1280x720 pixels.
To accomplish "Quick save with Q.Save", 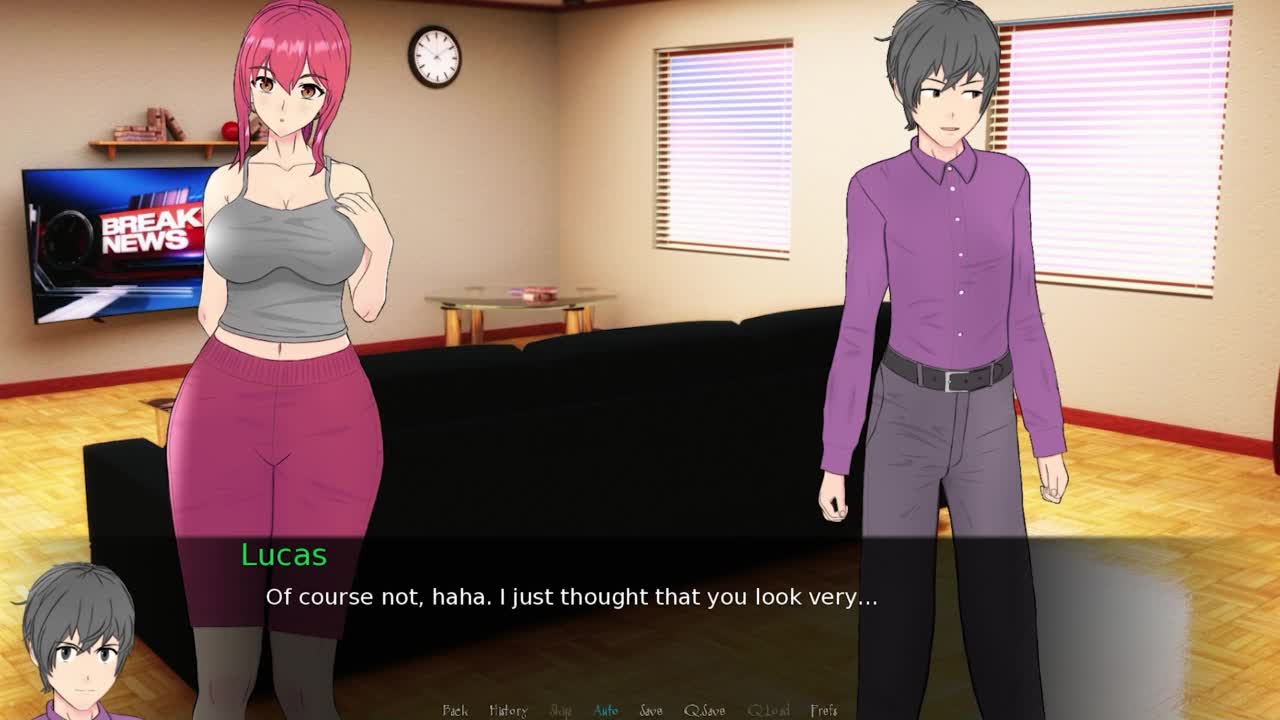I will pos(705,710).
